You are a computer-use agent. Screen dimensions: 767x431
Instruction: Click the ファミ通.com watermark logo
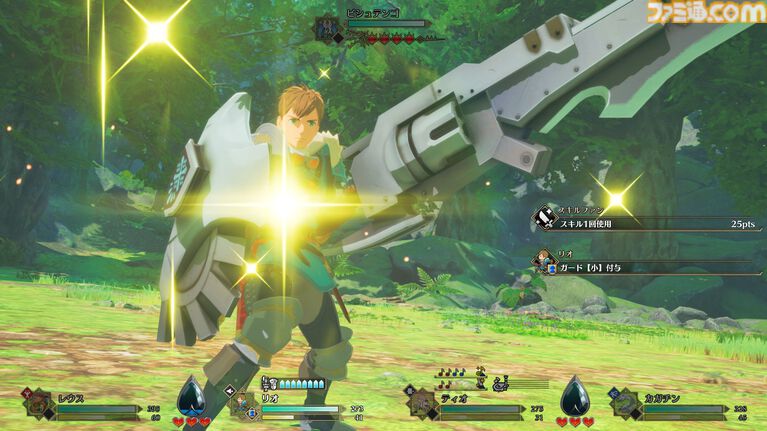pyautogui.click(x=705, y=13)
